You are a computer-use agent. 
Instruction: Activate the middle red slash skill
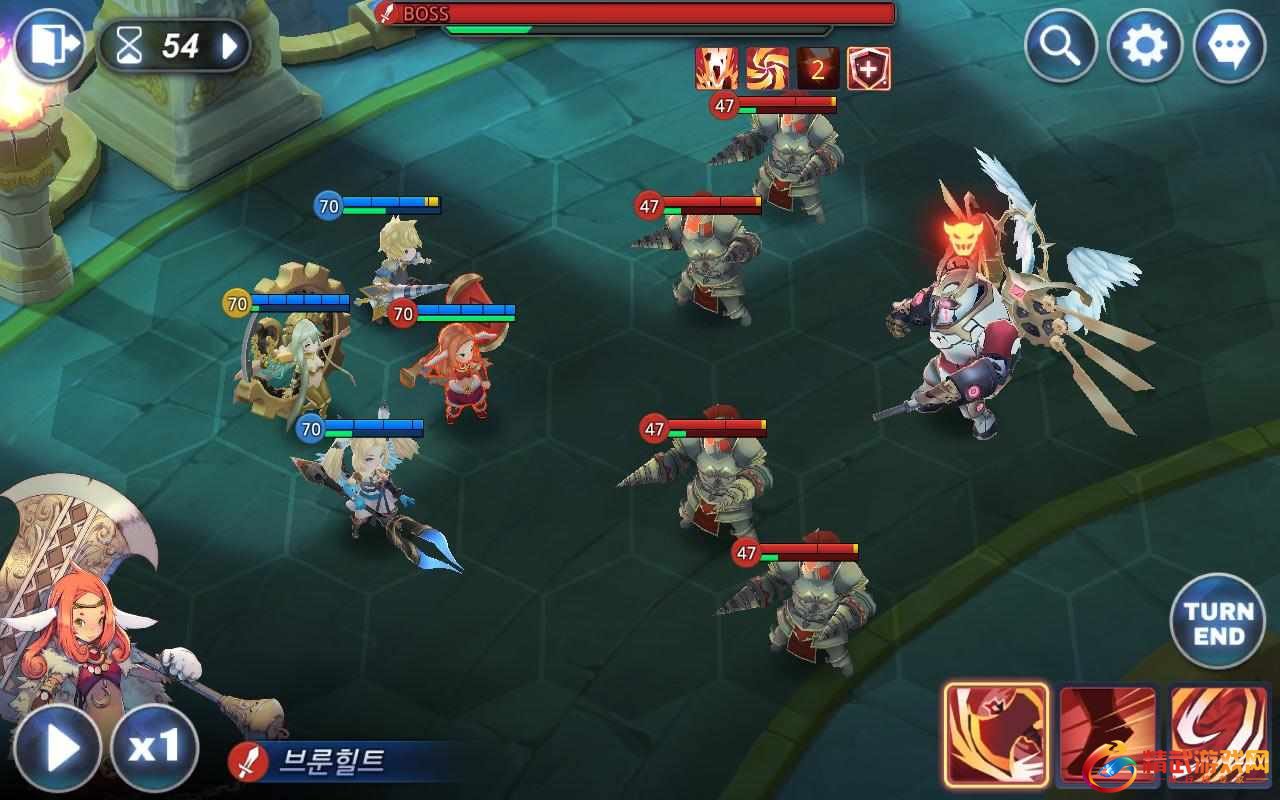pos(1108,735)
